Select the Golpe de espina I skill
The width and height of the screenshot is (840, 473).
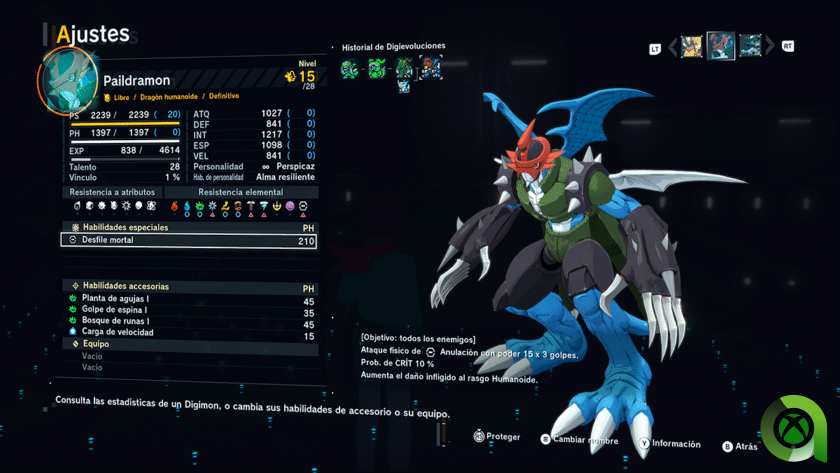tap(188, 312)
